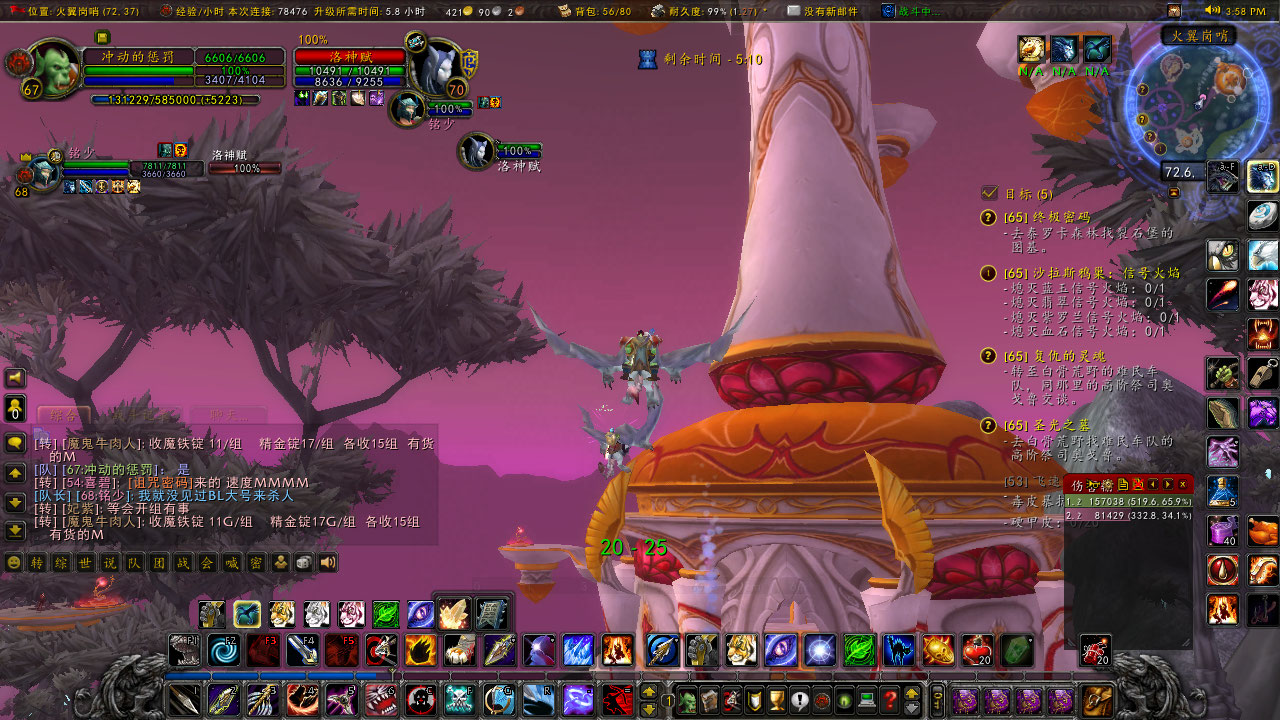Click the glowing wings icon on the stance bar

pyautogui.click(x=456, y=614)
